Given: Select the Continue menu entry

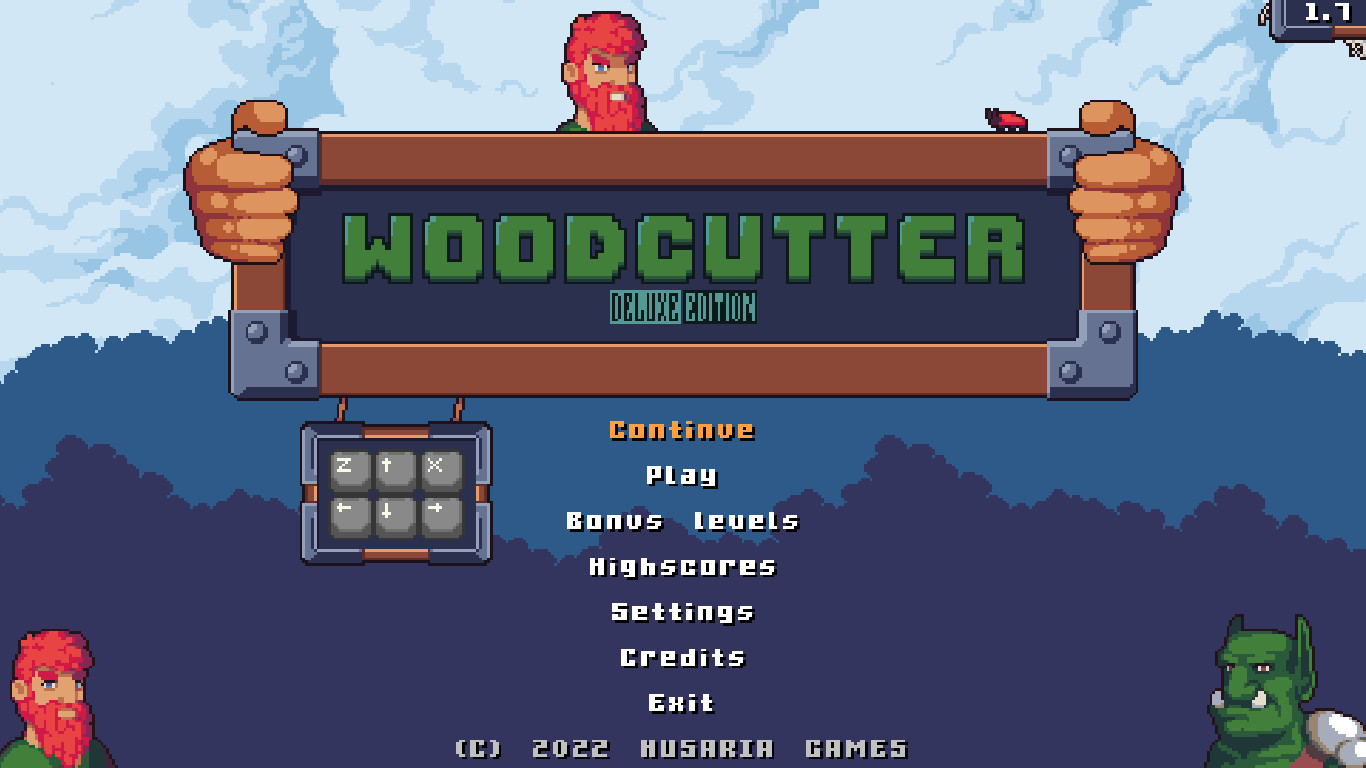Looking at the screenshot, I should pos(683,429).
